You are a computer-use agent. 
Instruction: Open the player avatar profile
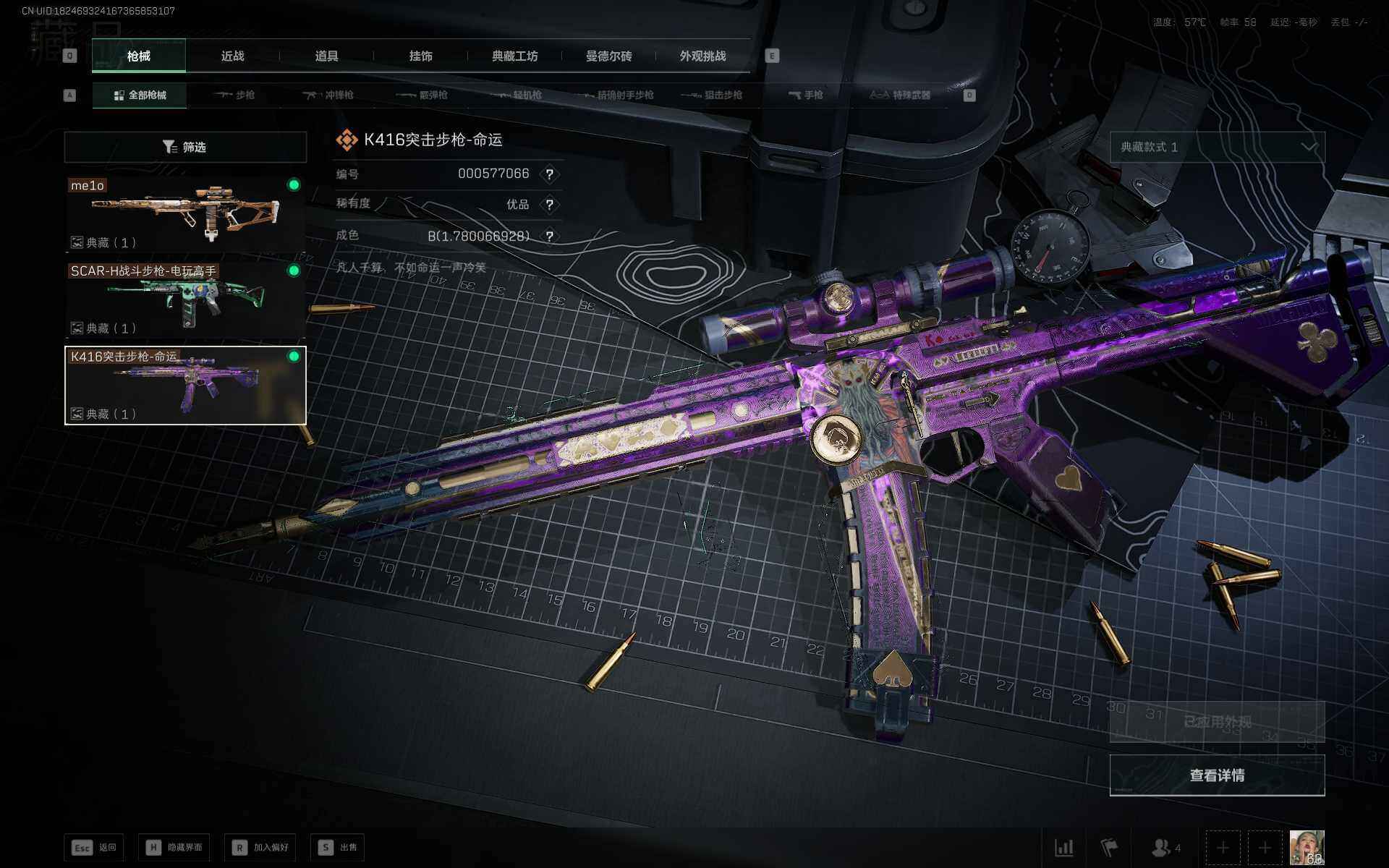1307,847
